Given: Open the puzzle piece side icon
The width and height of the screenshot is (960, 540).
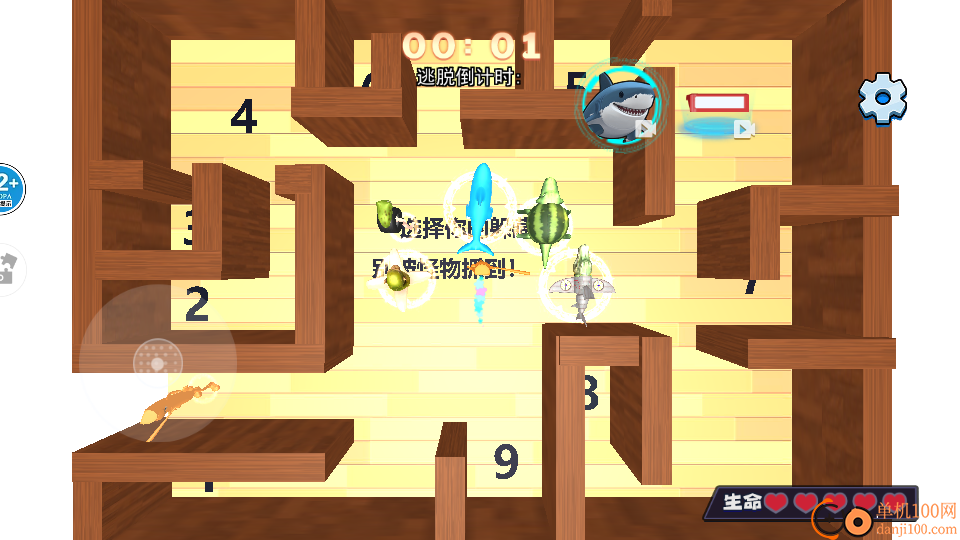Looking at the screenshot, I should pos(9,268).
